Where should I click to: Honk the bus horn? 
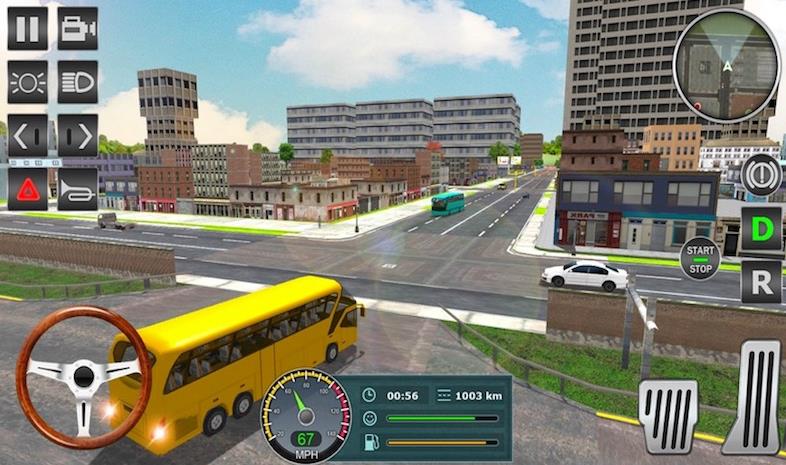[77, 189]
